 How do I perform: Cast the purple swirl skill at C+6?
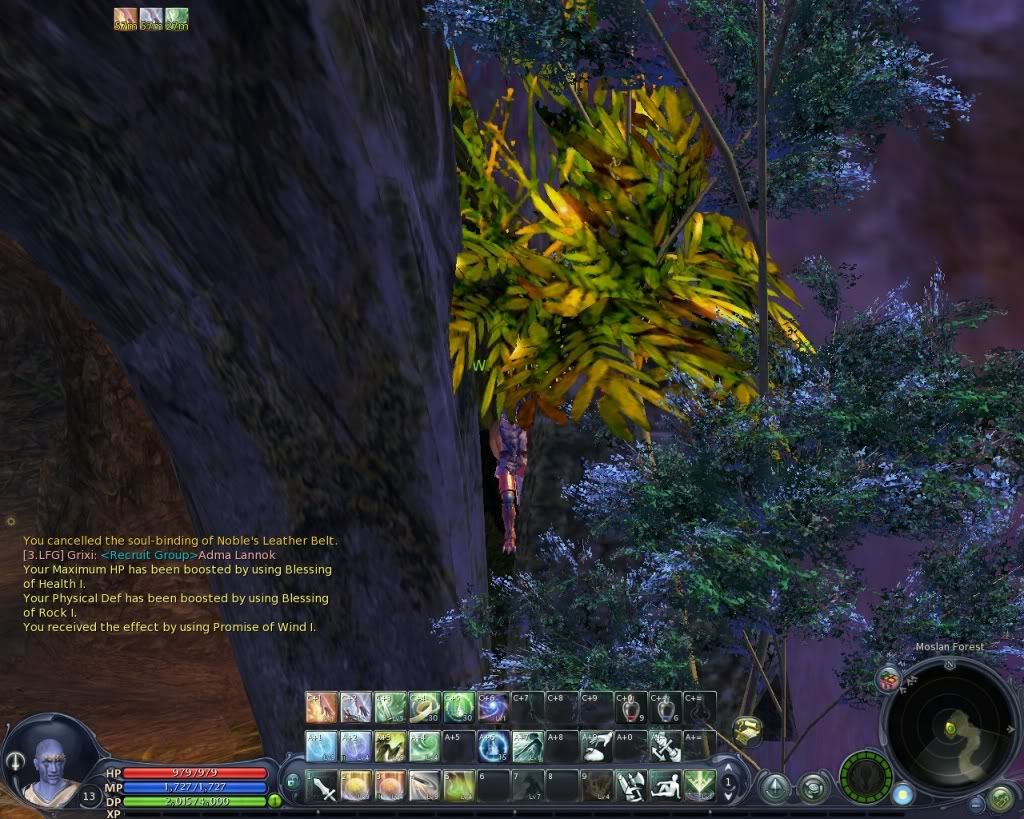click(493, 708)
